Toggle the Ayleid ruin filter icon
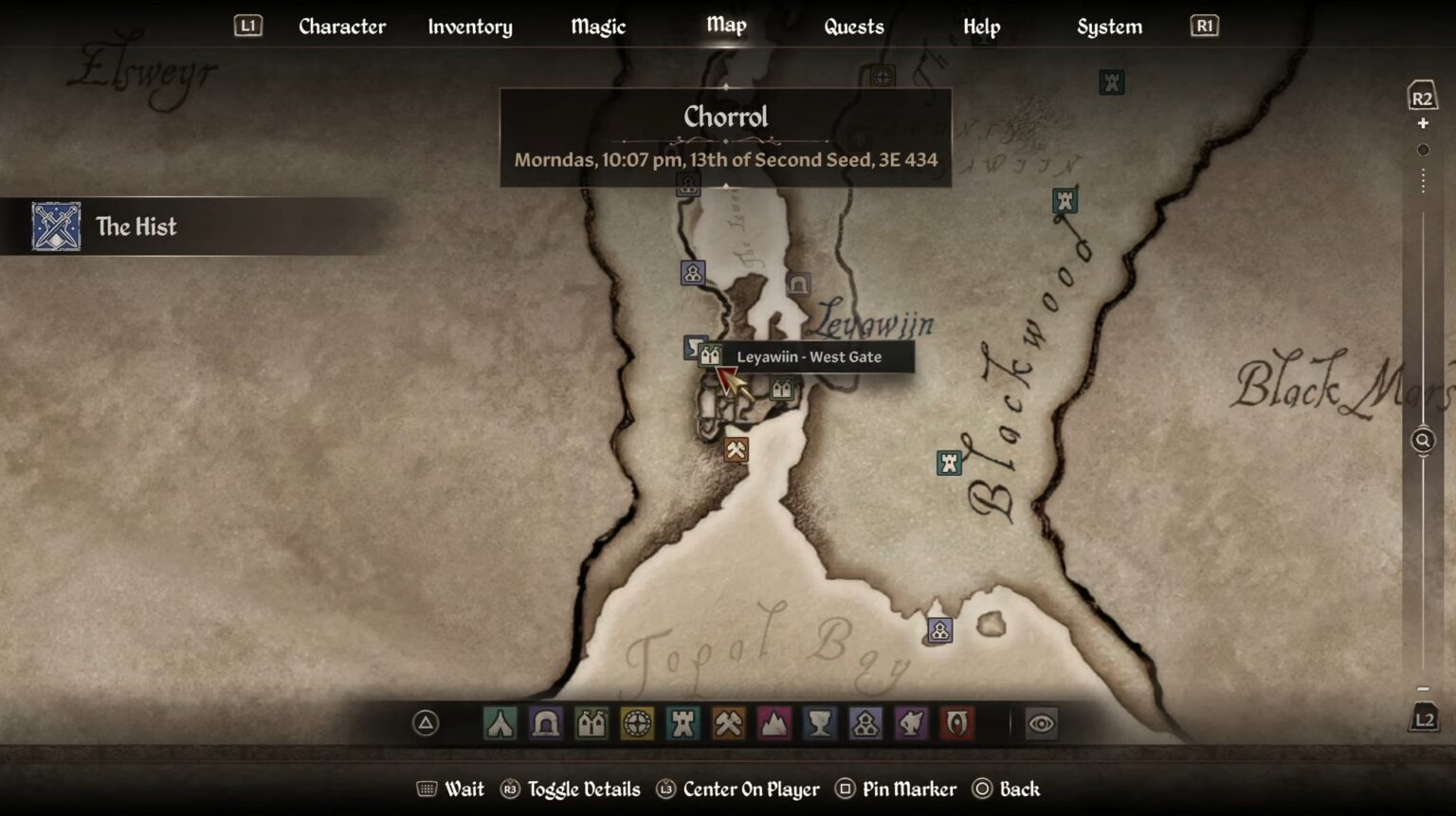The height and width of the screenshot is (816, 1456). coord(634,725)
